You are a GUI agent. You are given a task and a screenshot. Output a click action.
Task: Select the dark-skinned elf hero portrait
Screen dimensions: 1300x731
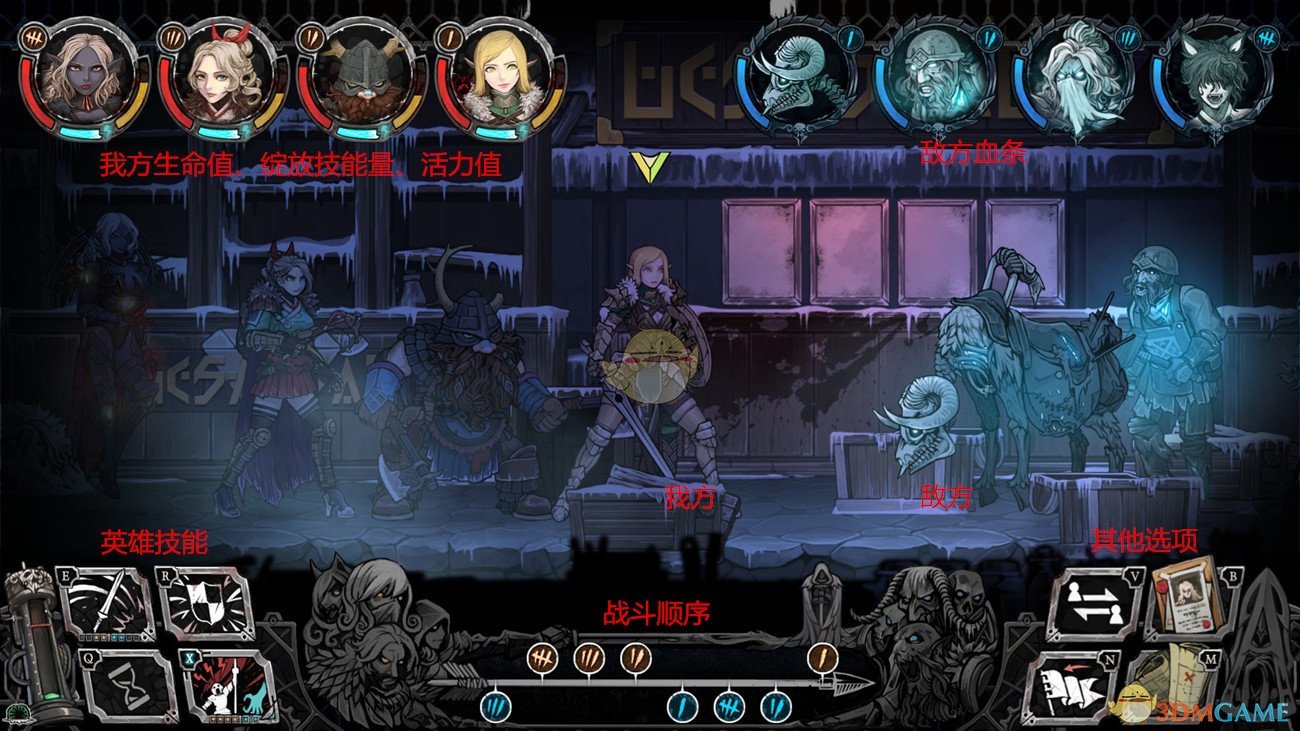83,80
